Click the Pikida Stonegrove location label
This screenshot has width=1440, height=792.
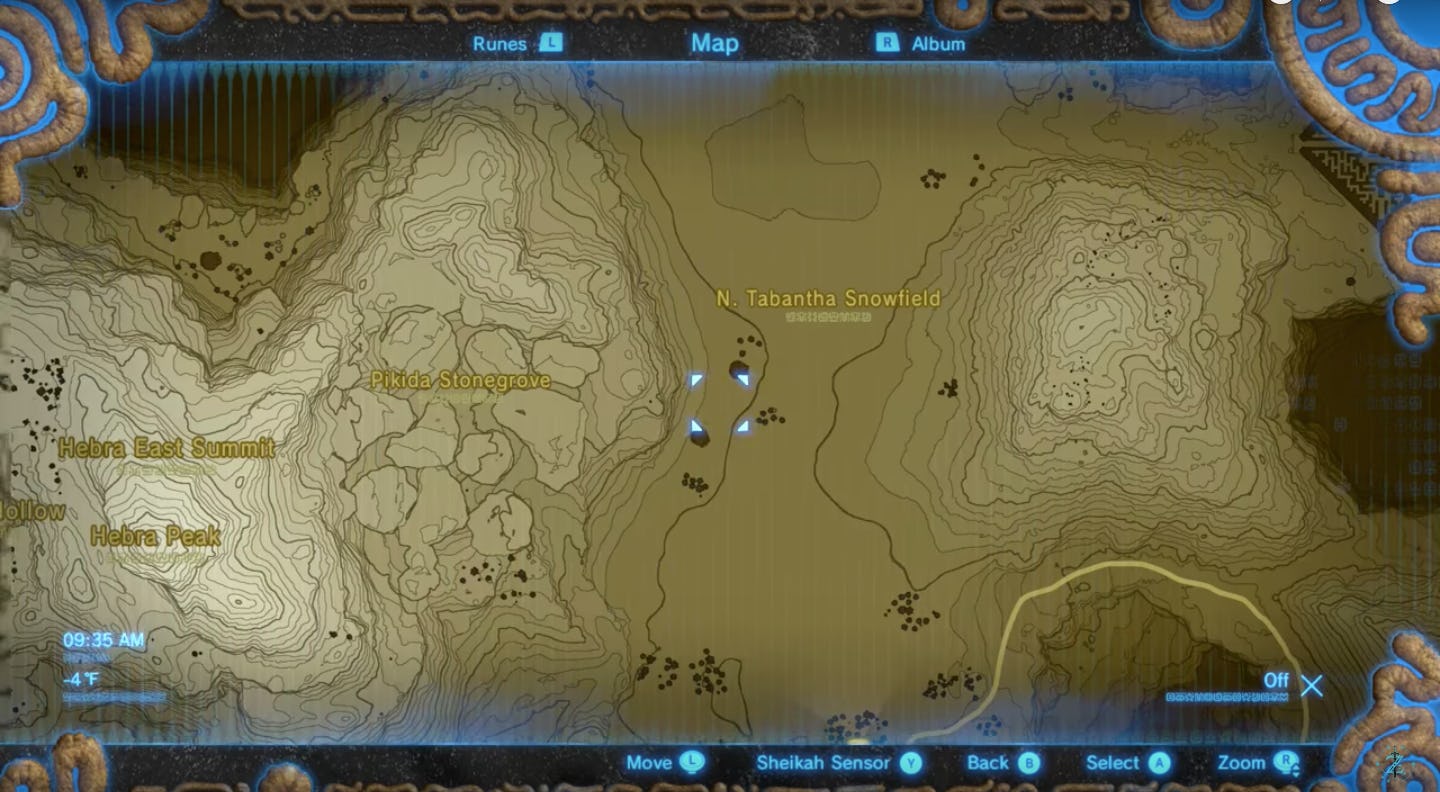(x=461, y=381)
